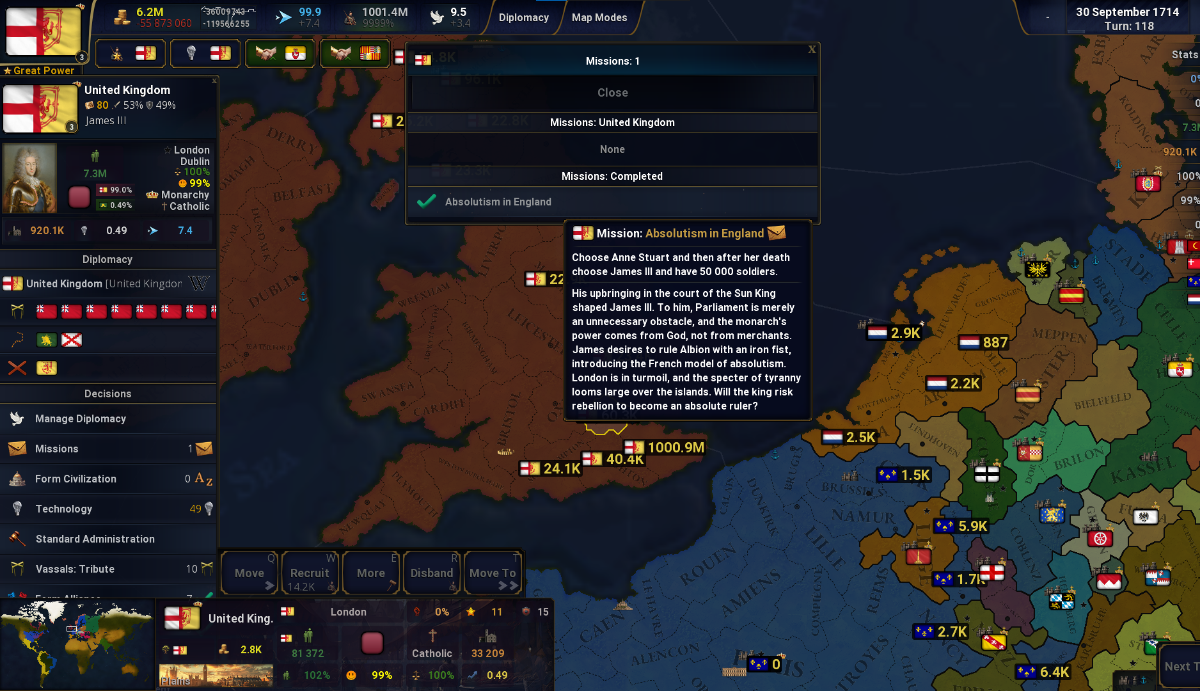
Task: Click the More army actions button
Action: tap(371, 573)
